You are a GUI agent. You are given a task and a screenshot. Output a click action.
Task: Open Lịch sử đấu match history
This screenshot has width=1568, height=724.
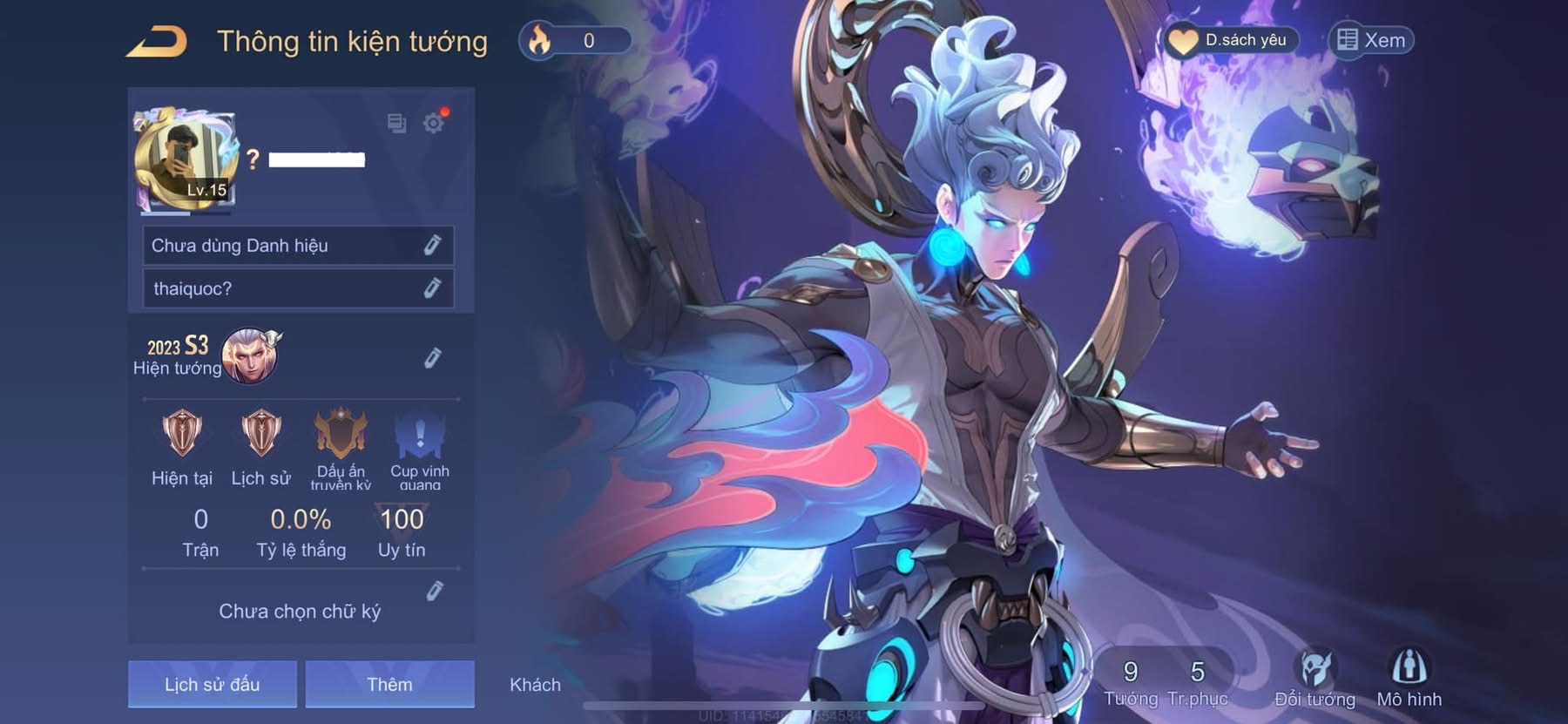pos(213,684)
